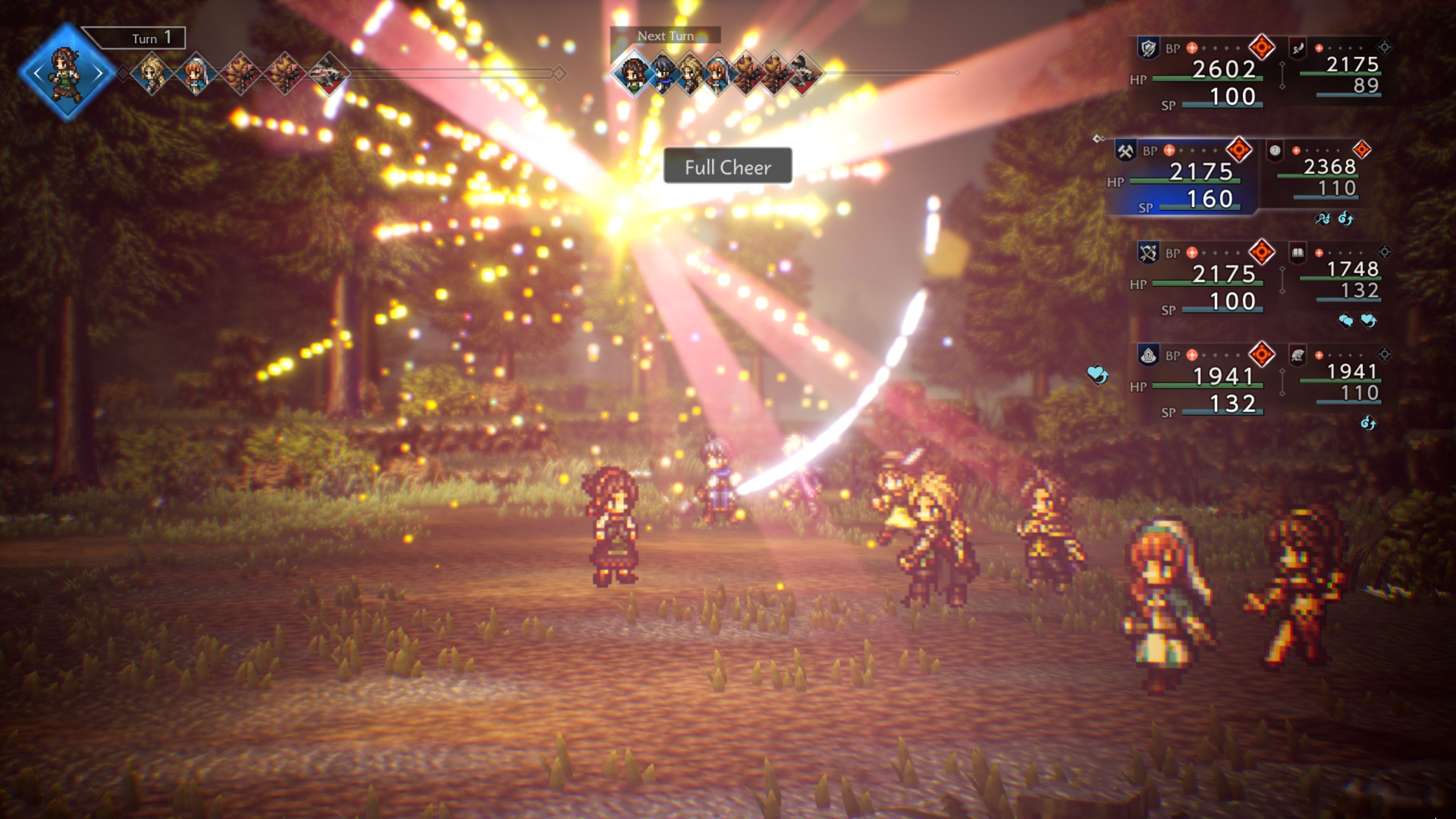This screenshot has height=819, width=1456.
Task: Select the first portrait in Next Turn order
Action: coord(635,72)
